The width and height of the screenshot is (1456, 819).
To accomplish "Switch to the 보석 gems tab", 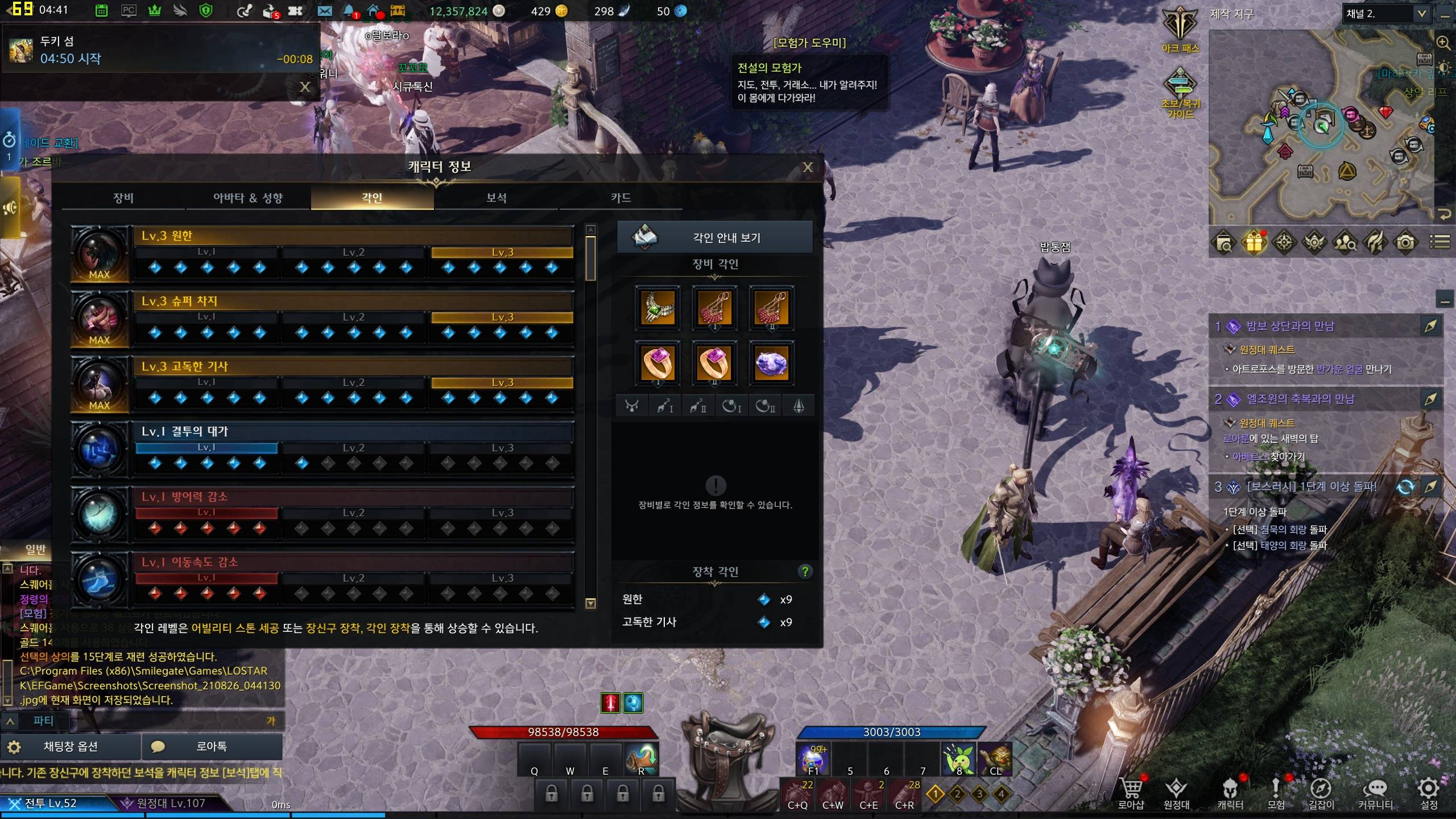I will pyautogui.click(x=497, y=198).
